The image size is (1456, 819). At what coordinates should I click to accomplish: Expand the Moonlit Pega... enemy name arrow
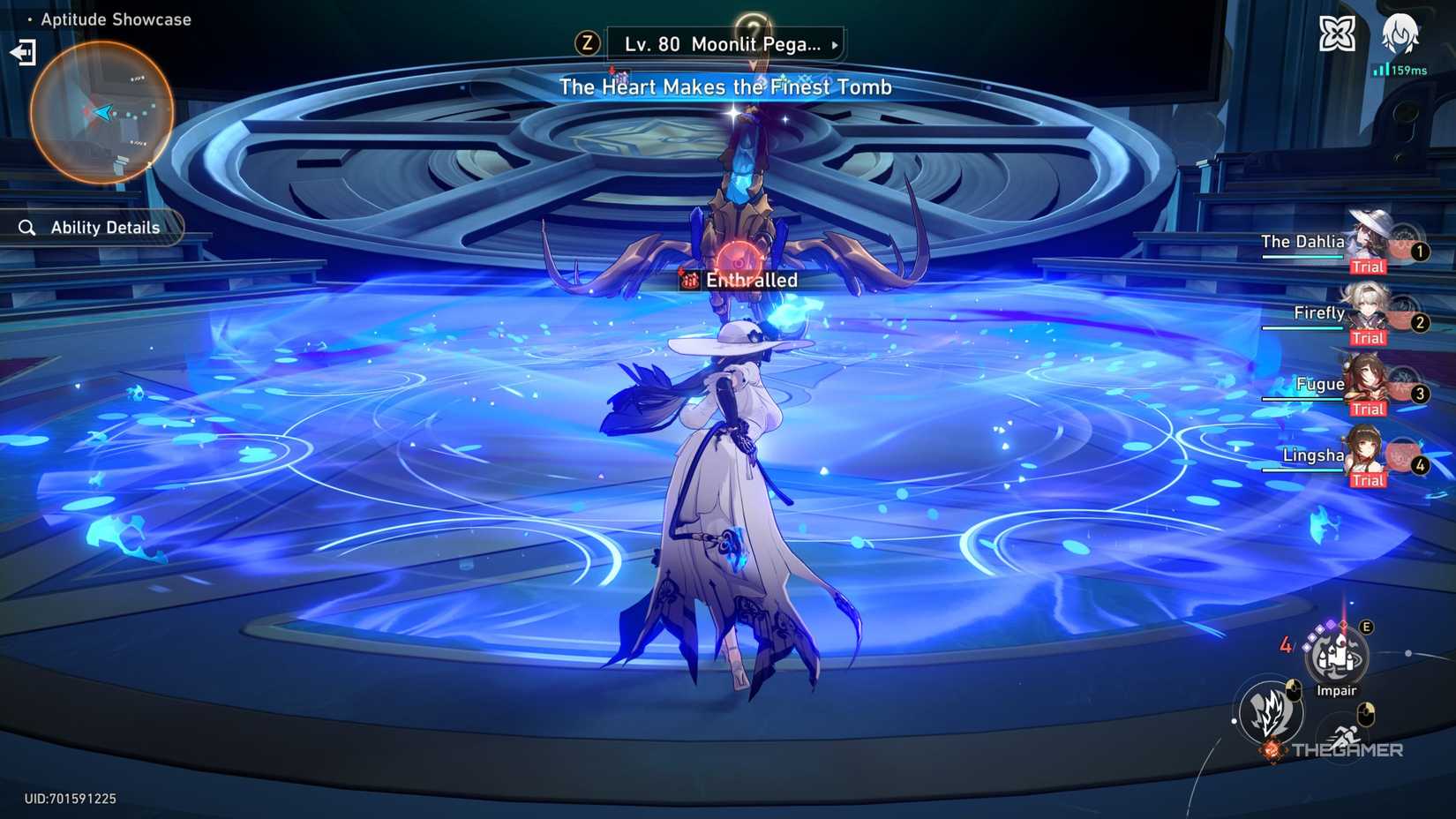tap(833, 44)
